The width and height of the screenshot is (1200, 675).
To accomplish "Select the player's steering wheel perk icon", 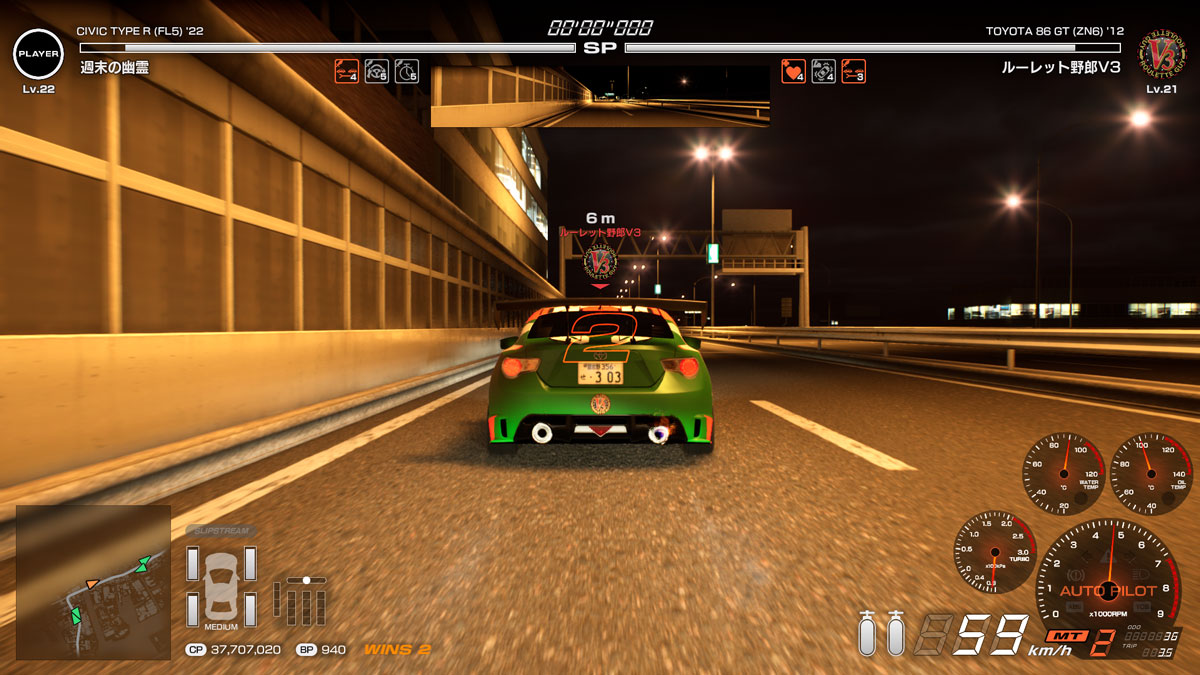I will (376, 71).
